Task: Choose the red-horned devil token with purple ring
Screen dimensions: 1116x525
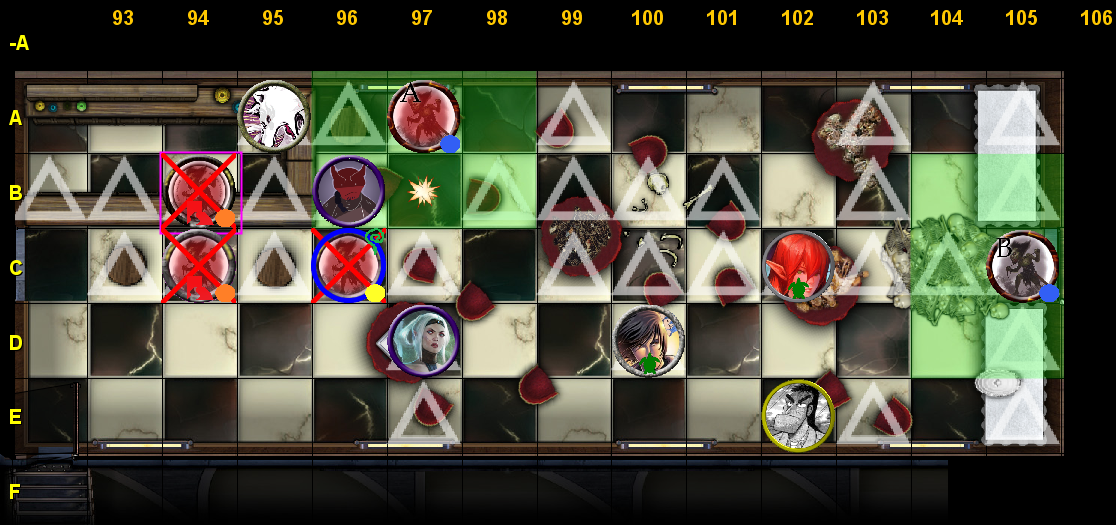Action: (348, 191)
